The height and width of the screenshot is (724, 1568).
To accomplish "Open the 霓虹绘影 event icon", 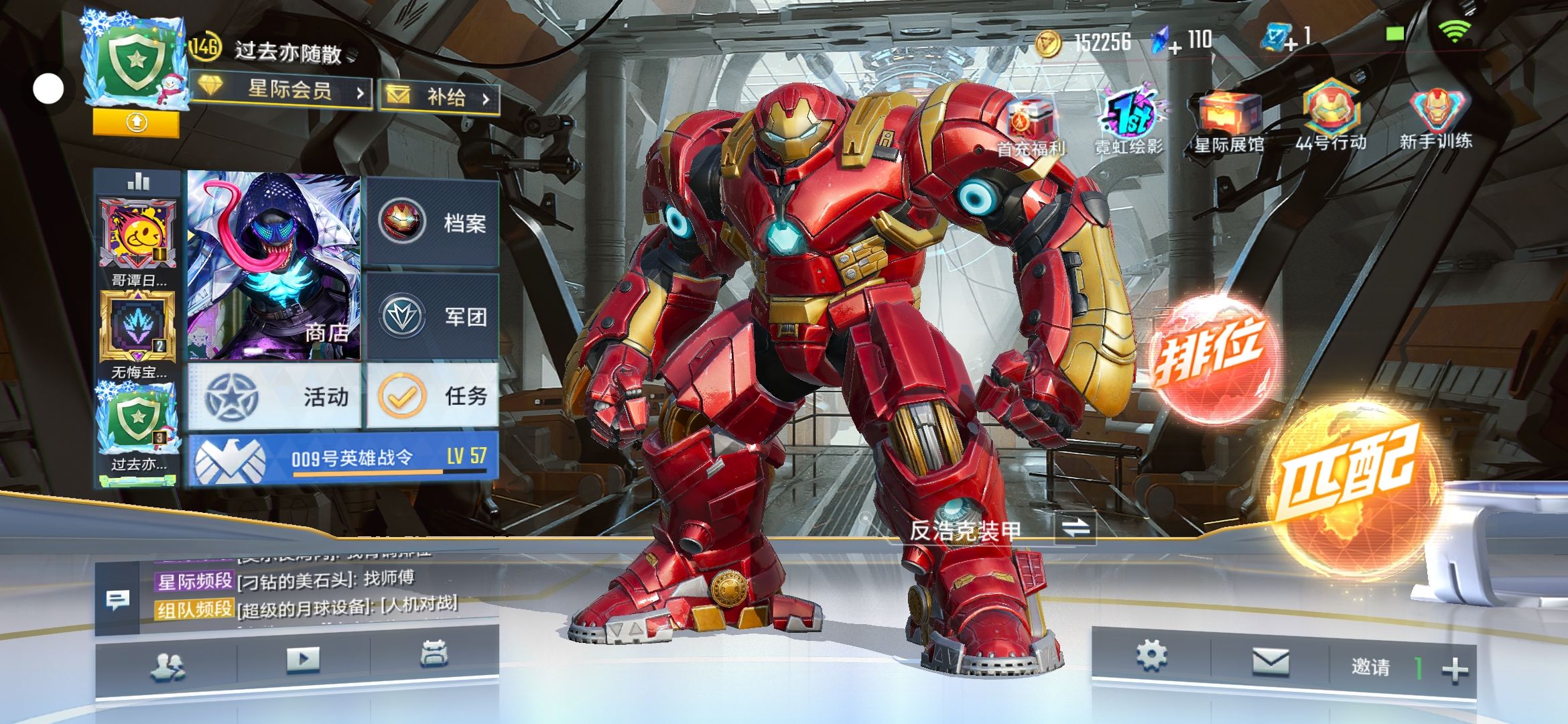I will point(1130,124).
